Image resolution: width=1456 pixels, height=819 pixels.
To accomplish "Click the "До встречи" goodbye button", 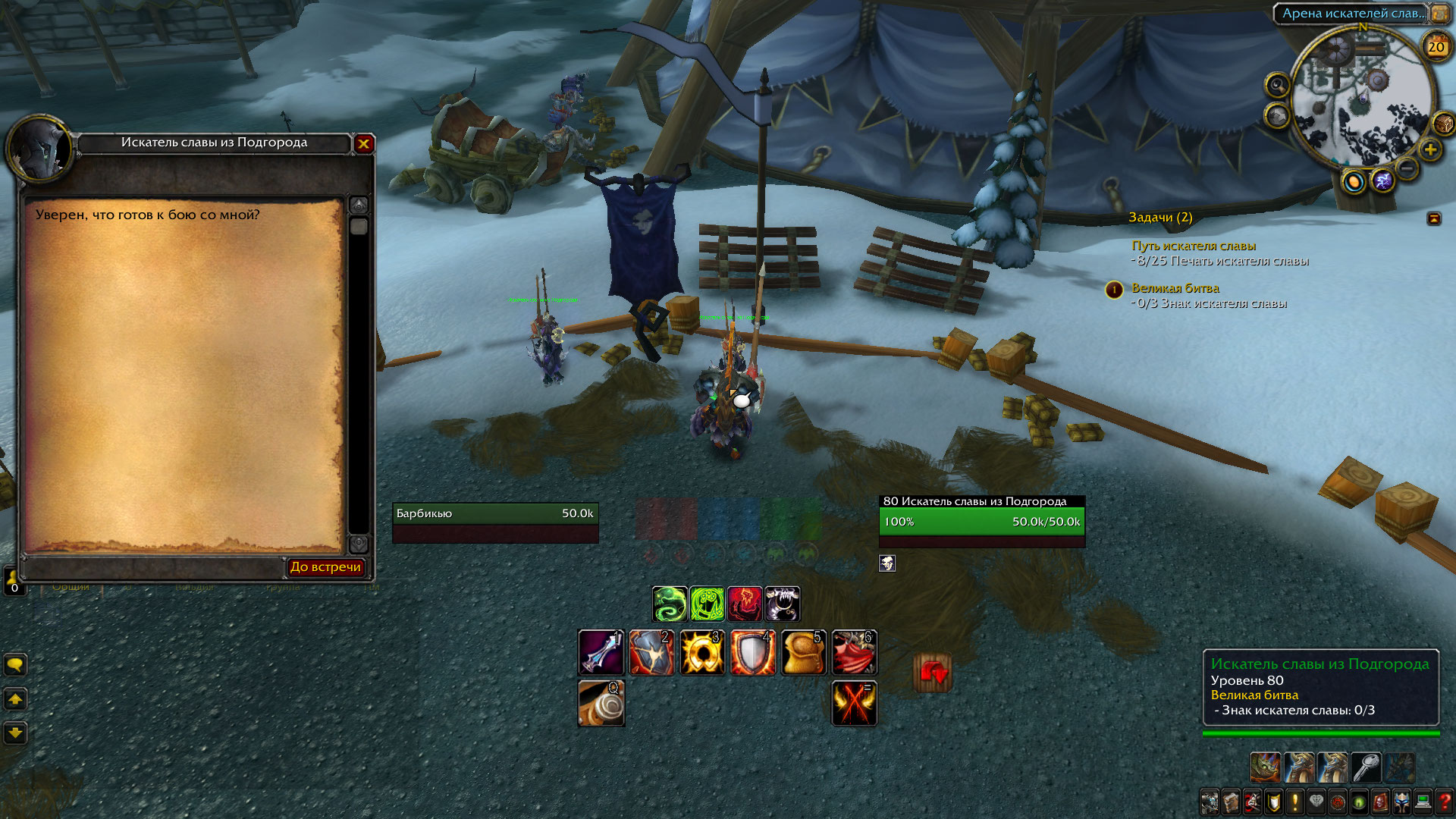I will [325, 566].
